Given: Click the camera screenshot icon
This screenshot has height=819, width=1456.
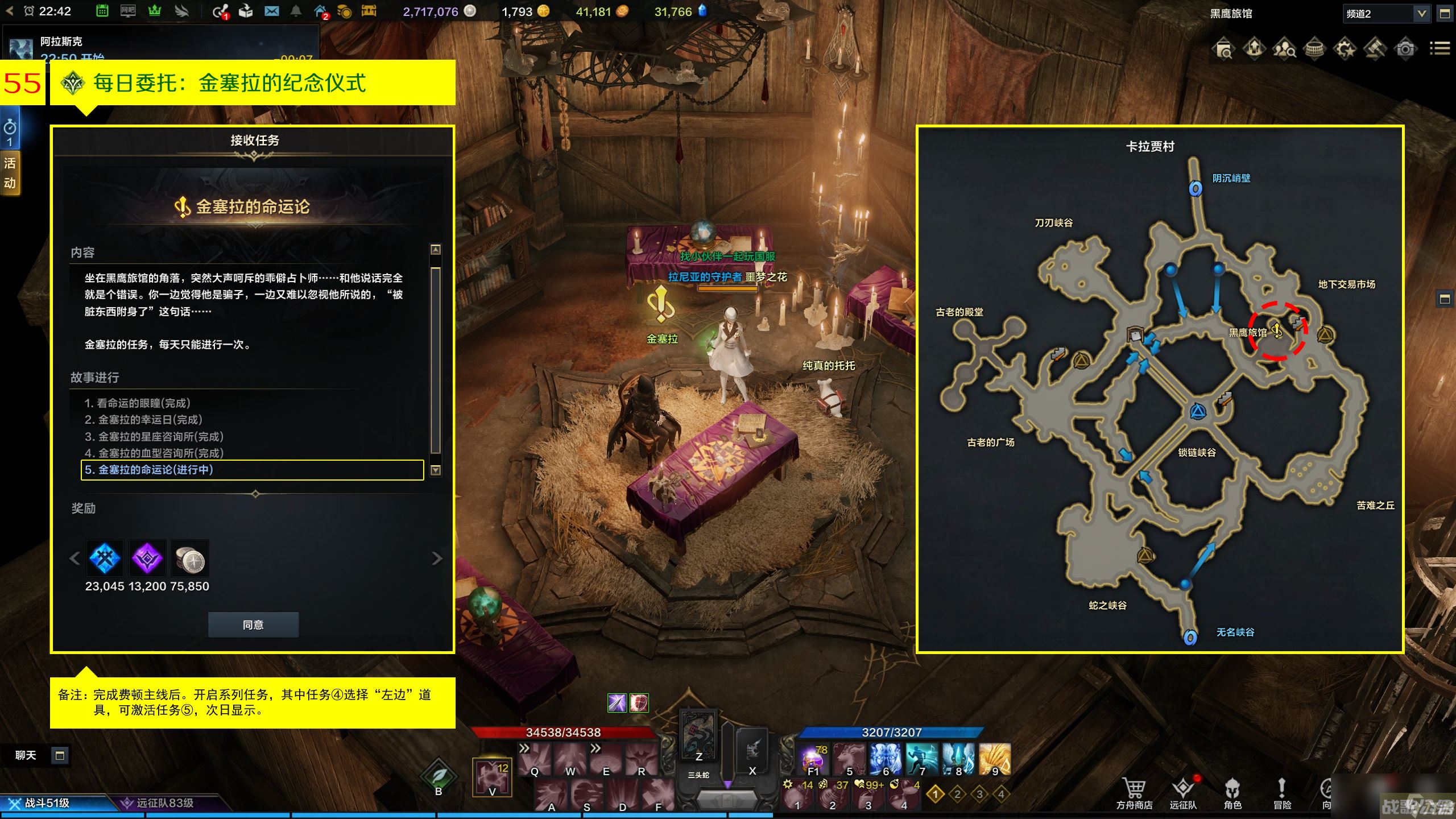Looking at the screenshot, I should (1405, 49).
